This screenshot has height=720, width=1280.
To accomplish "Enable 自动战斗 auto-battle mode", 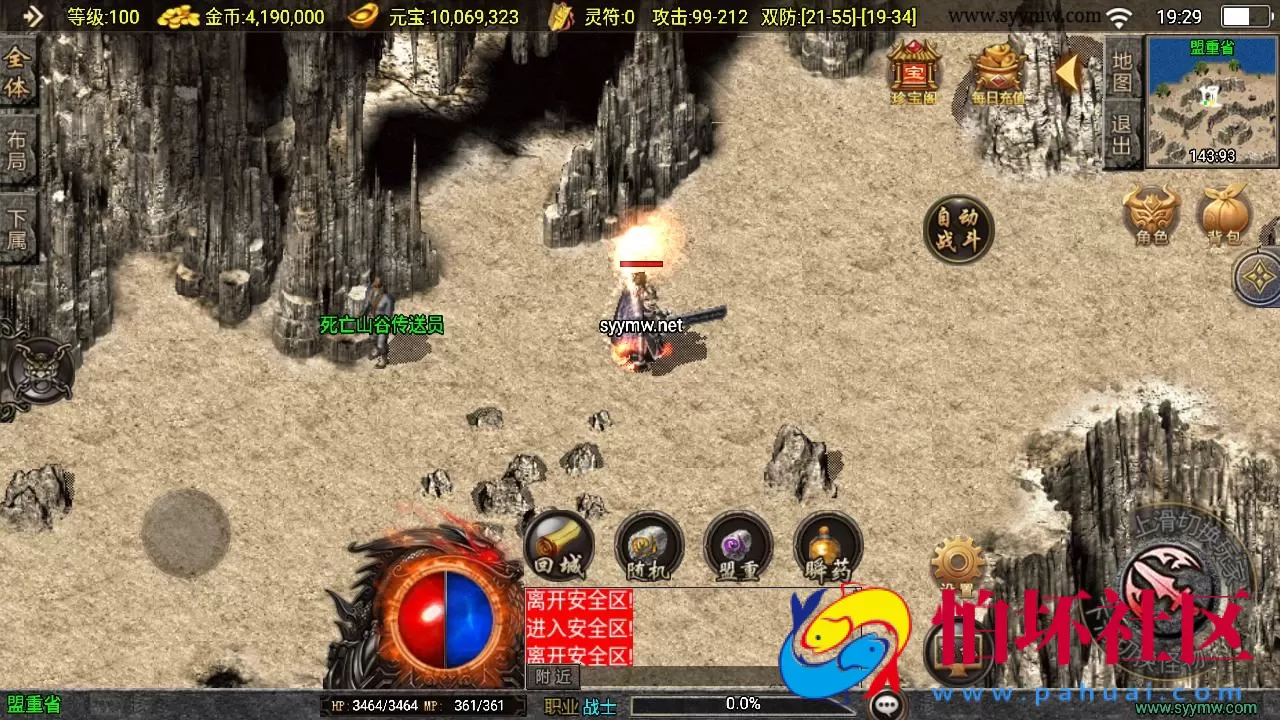I will coord(959,228).
